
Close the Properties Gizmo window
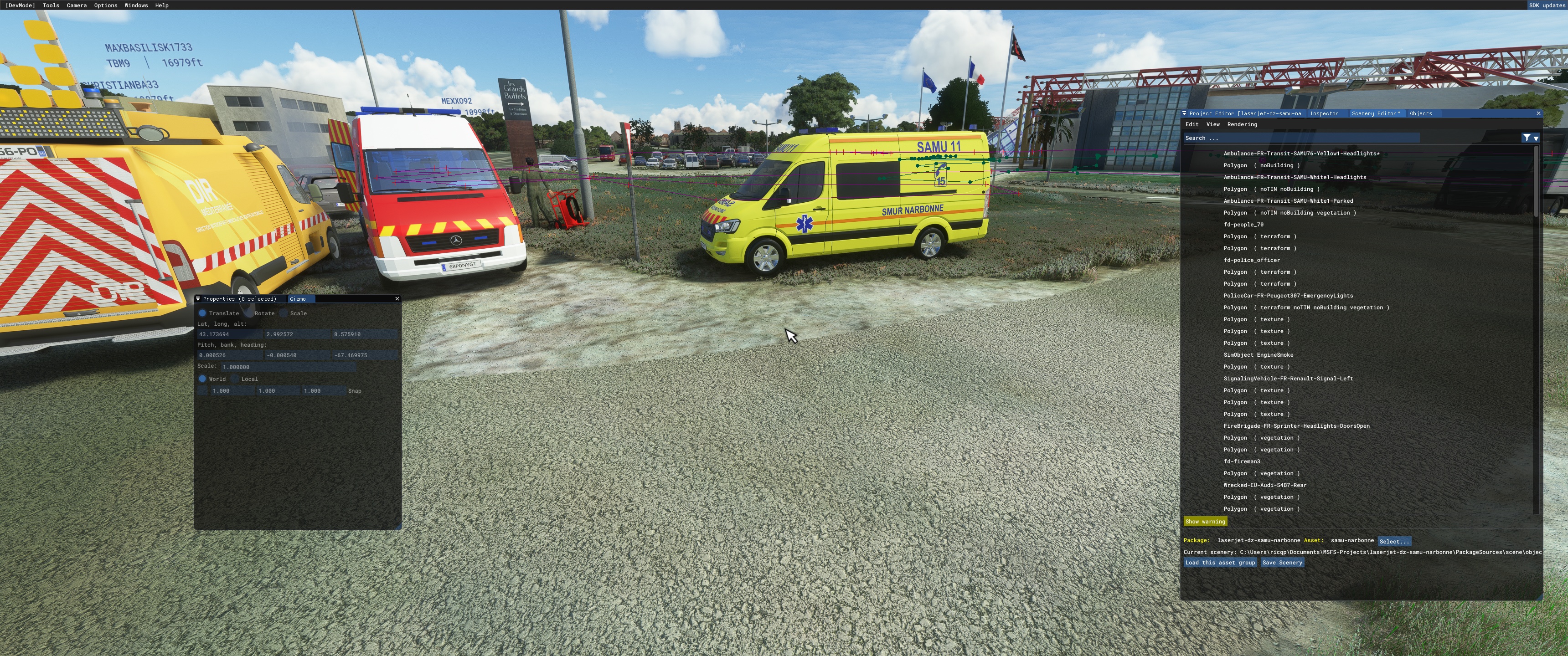[397, 299]
